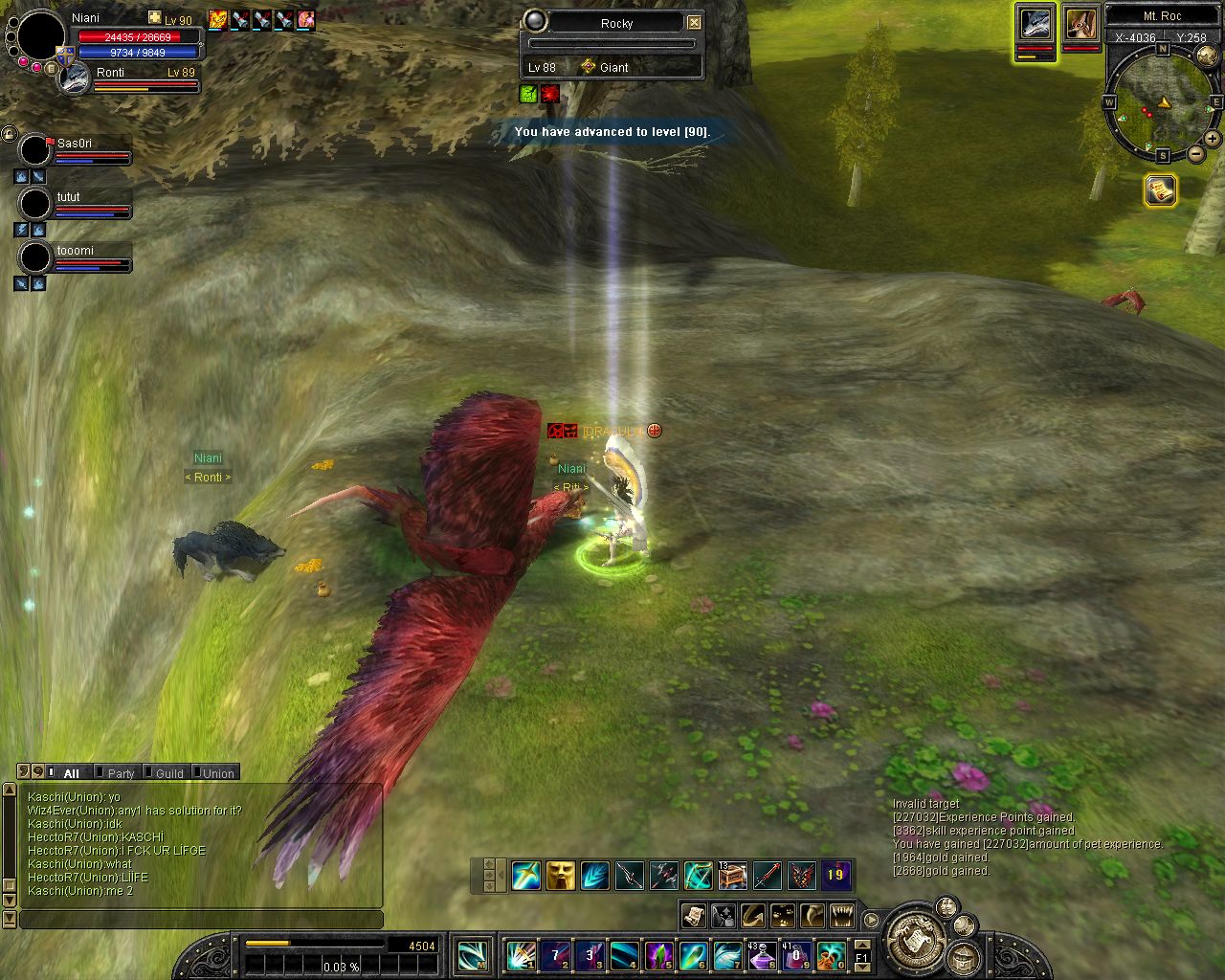Switch to the Union chat tab
This screenshot has width=1225, height=980.
pos(217,773)
